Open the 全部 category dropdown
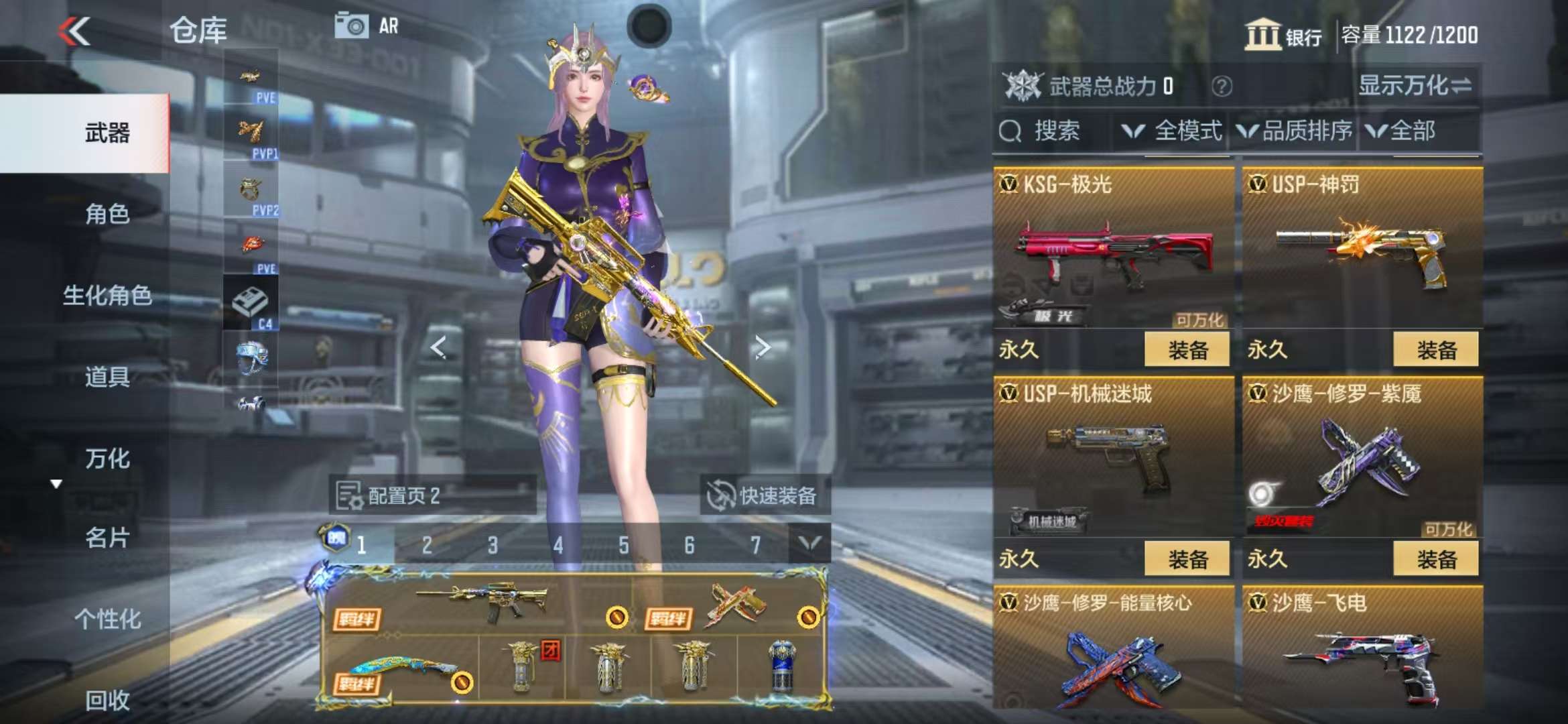This screenshot has height=724, width=1568. tap(1402, 131)
